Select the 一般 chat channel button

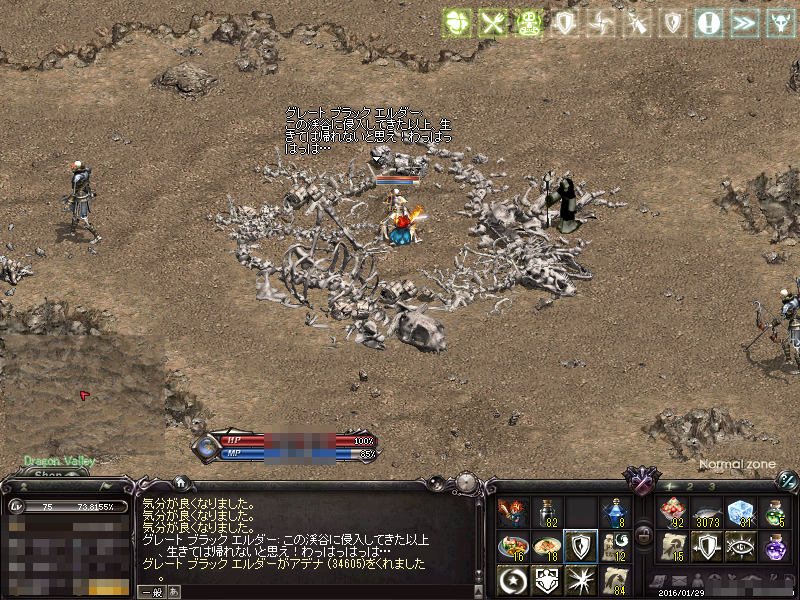click(x=152, y=592)
